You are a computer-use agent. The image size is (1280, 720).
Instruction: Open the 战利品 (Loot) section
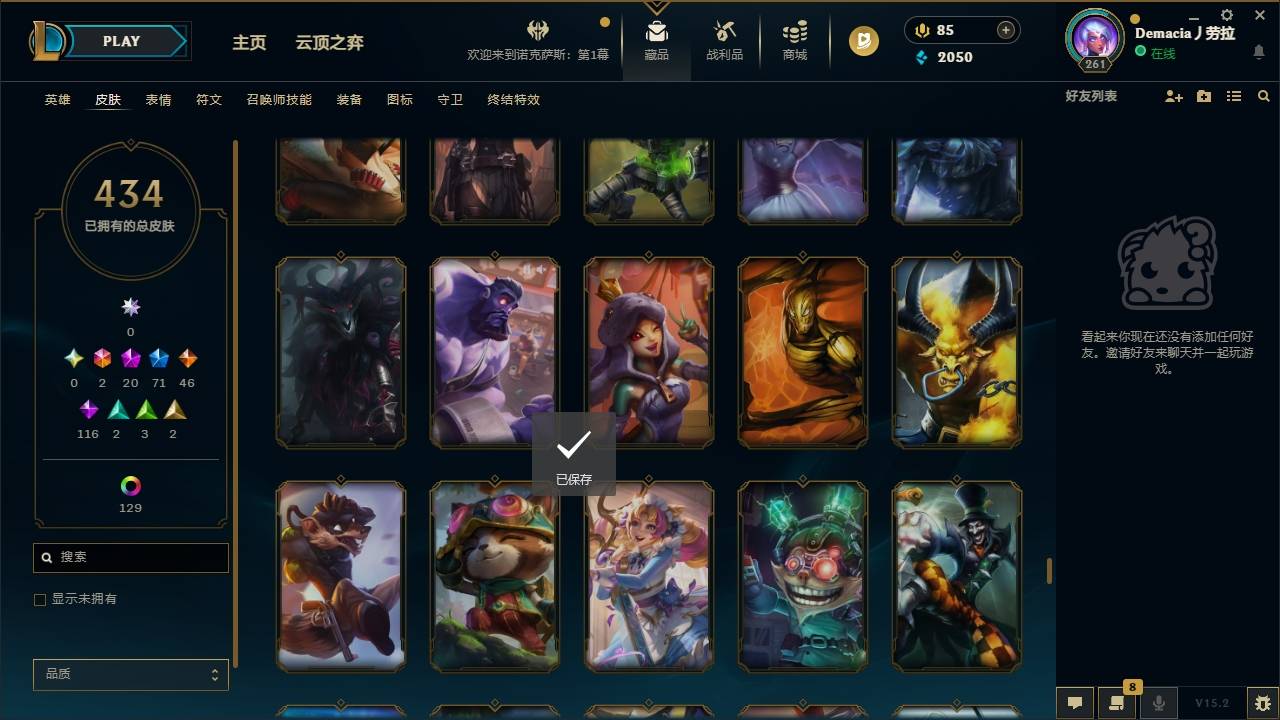[x=724, y=40]
